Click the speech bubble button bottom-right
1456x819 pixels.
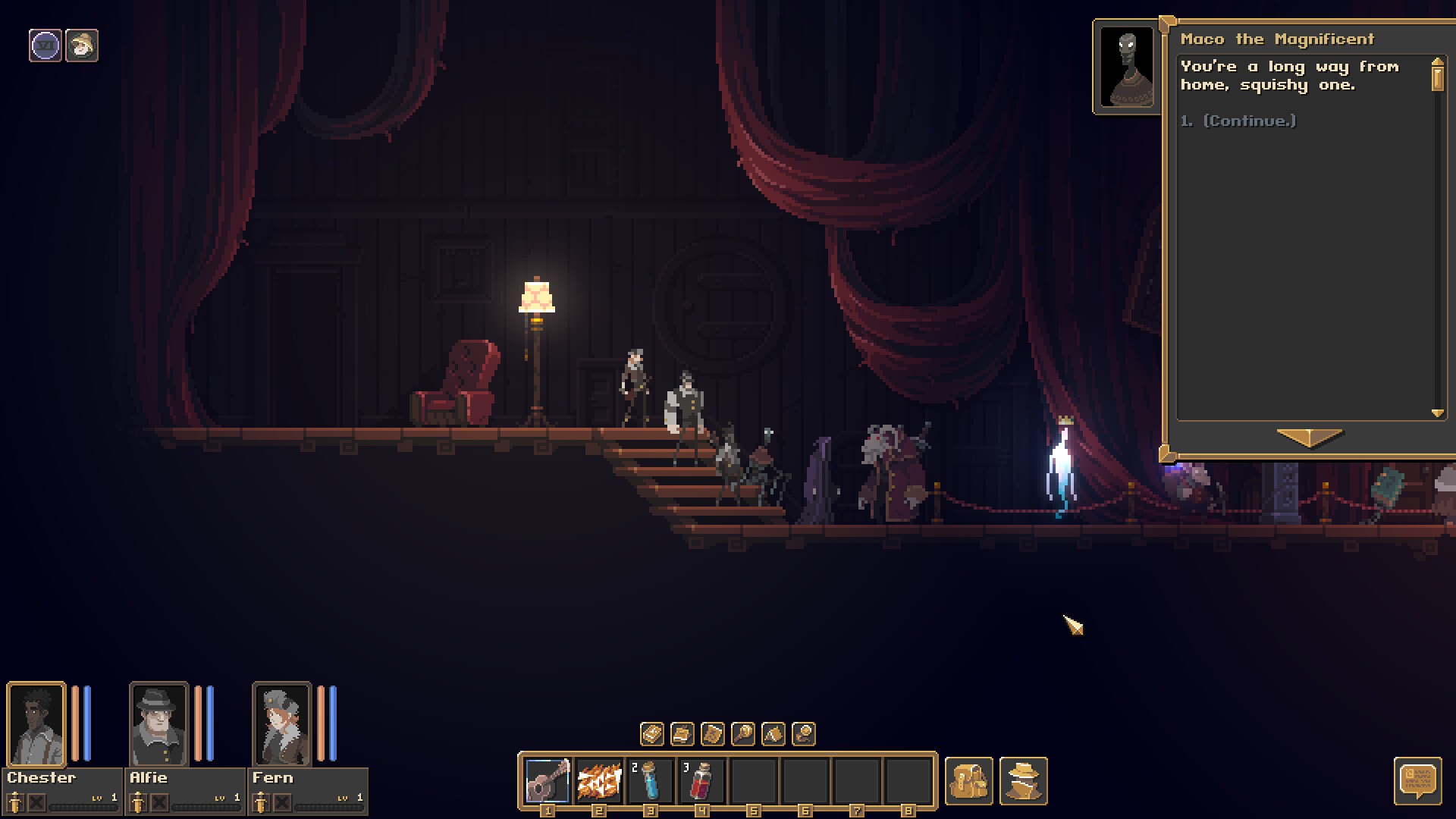coord(1419,781)
